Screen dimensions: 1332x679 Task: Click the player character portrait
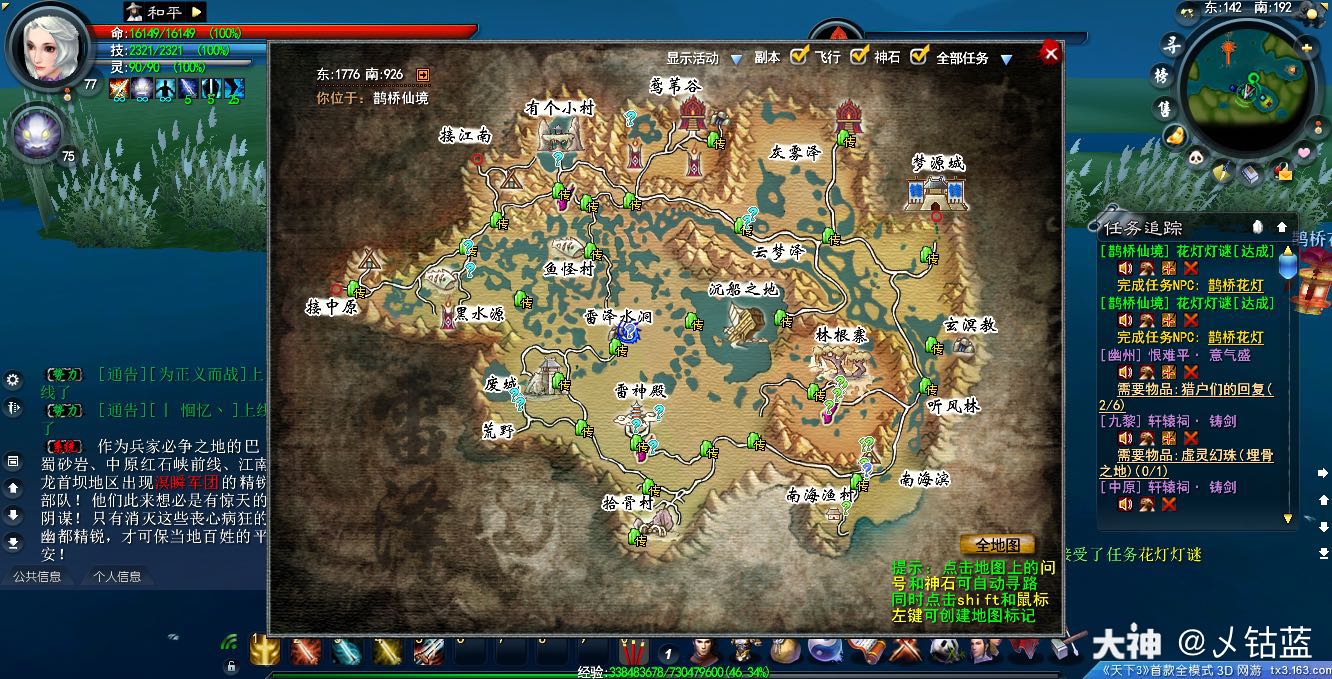click(x=47, y=47)
